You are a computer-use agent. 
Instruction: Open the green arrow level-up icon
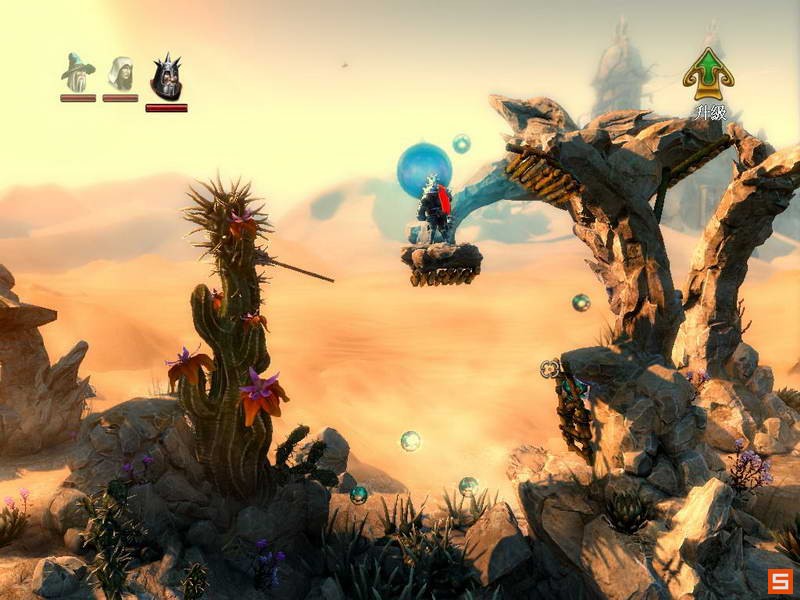(x=708, y=73)
